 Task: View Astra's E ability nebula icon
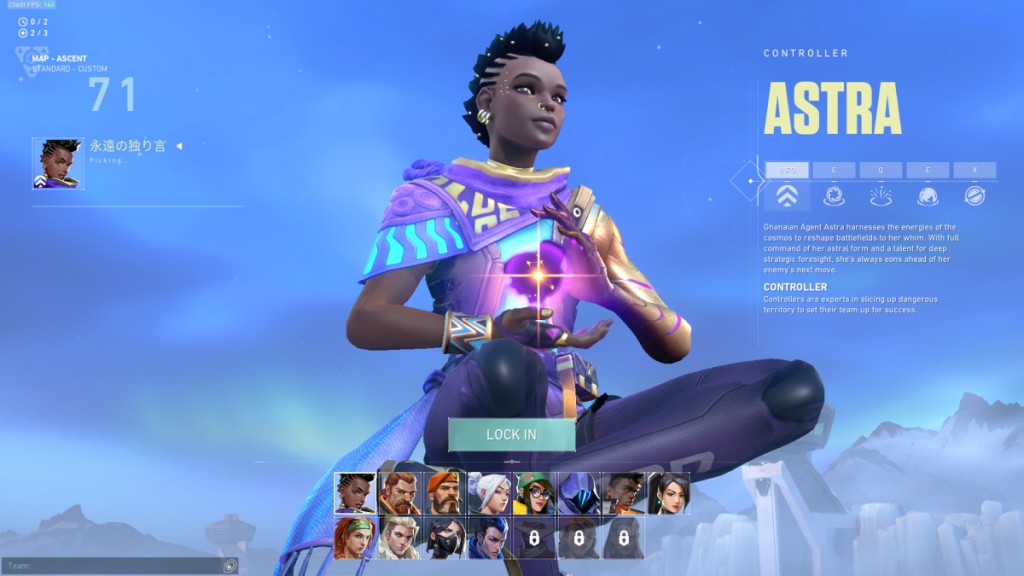tap(928, 196)
